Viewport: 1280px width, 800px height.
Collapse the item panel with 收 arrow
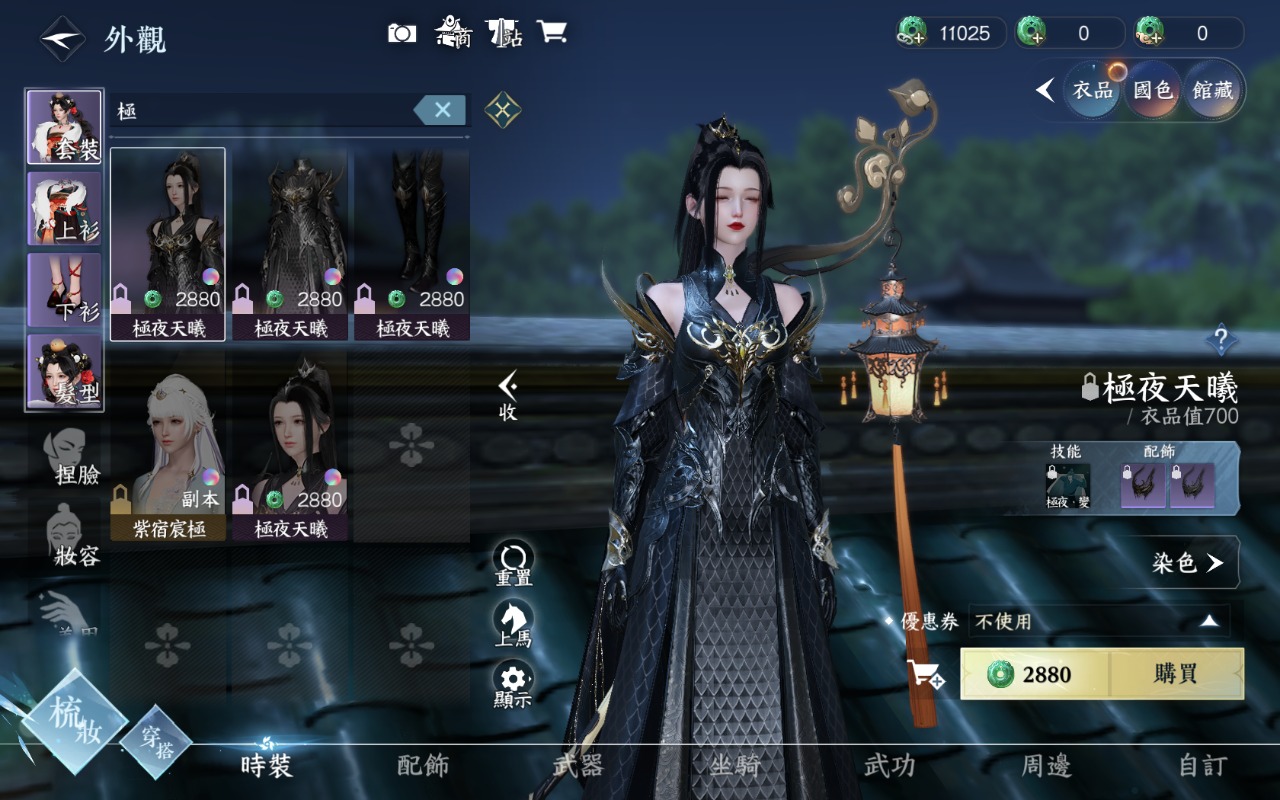click(508, 395)
